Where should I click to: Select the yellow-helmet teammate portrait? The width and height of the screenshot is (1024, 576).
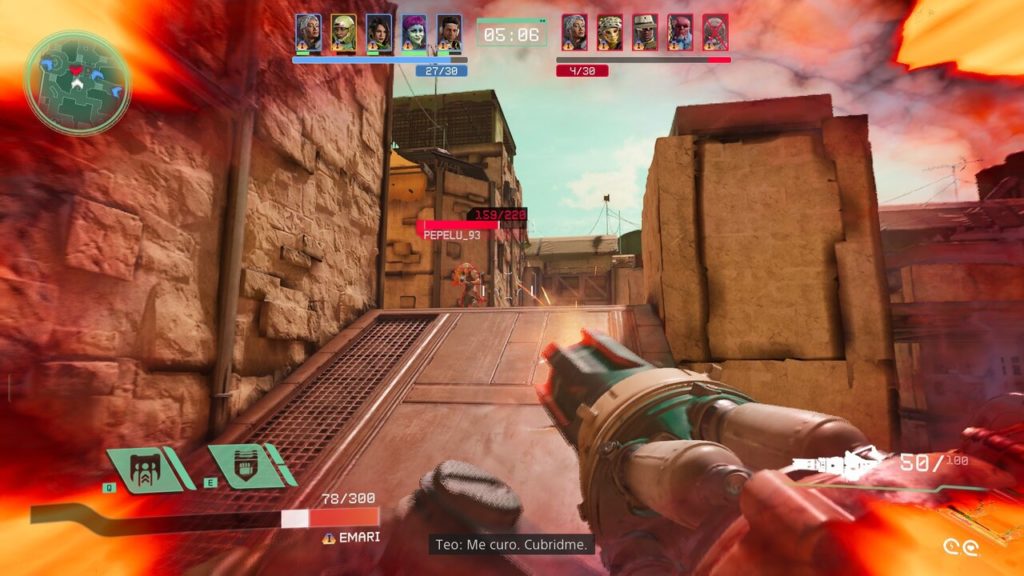click(343, 33)
